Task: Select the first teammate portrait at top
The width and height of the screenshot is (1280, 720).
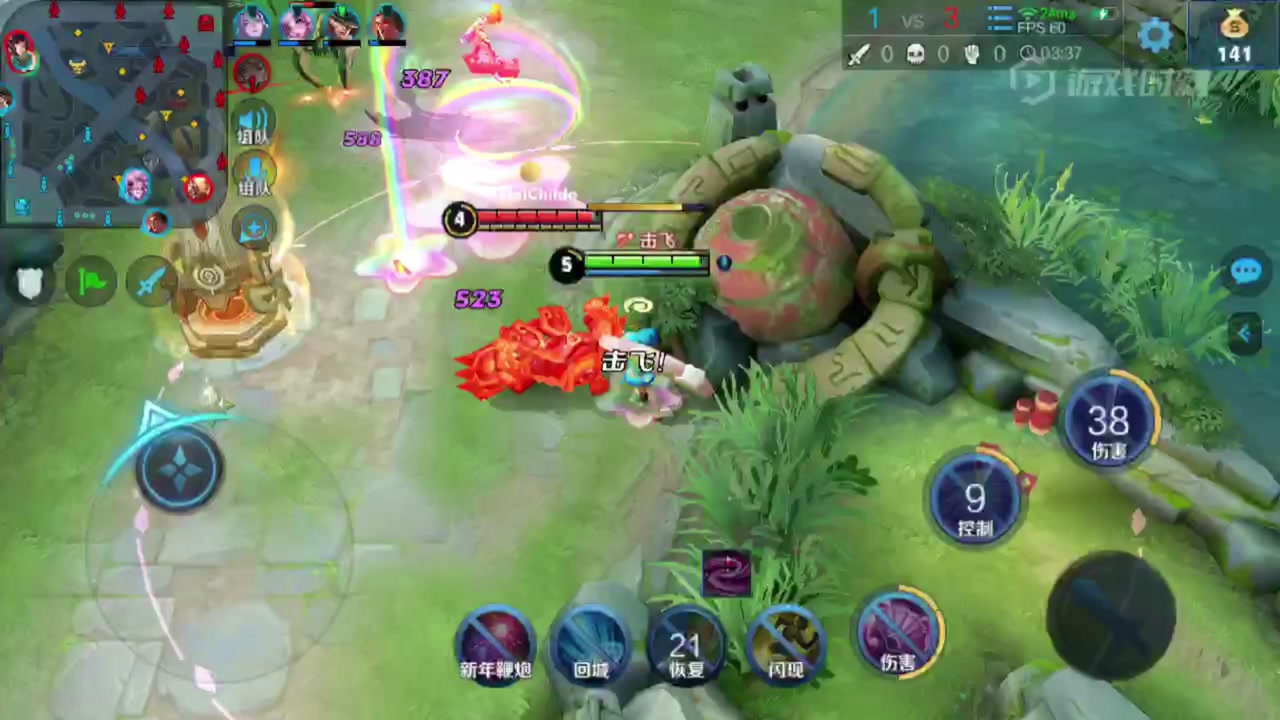Action: (x=251, y=23)
